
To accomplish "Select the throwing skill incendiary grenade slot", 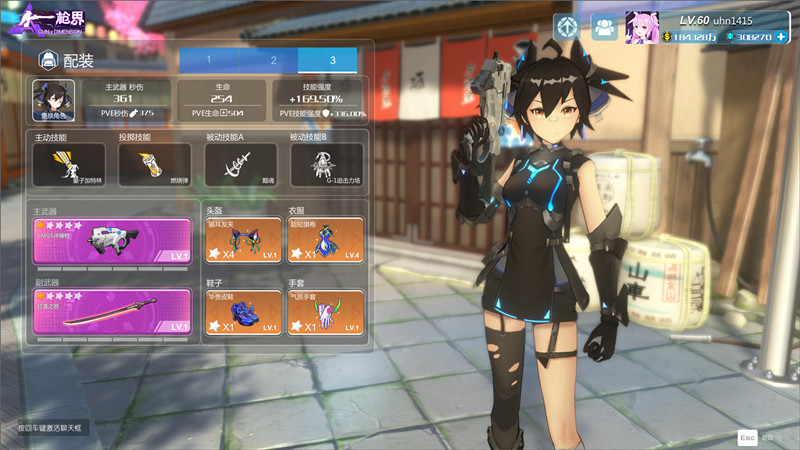I will point(155,164).
